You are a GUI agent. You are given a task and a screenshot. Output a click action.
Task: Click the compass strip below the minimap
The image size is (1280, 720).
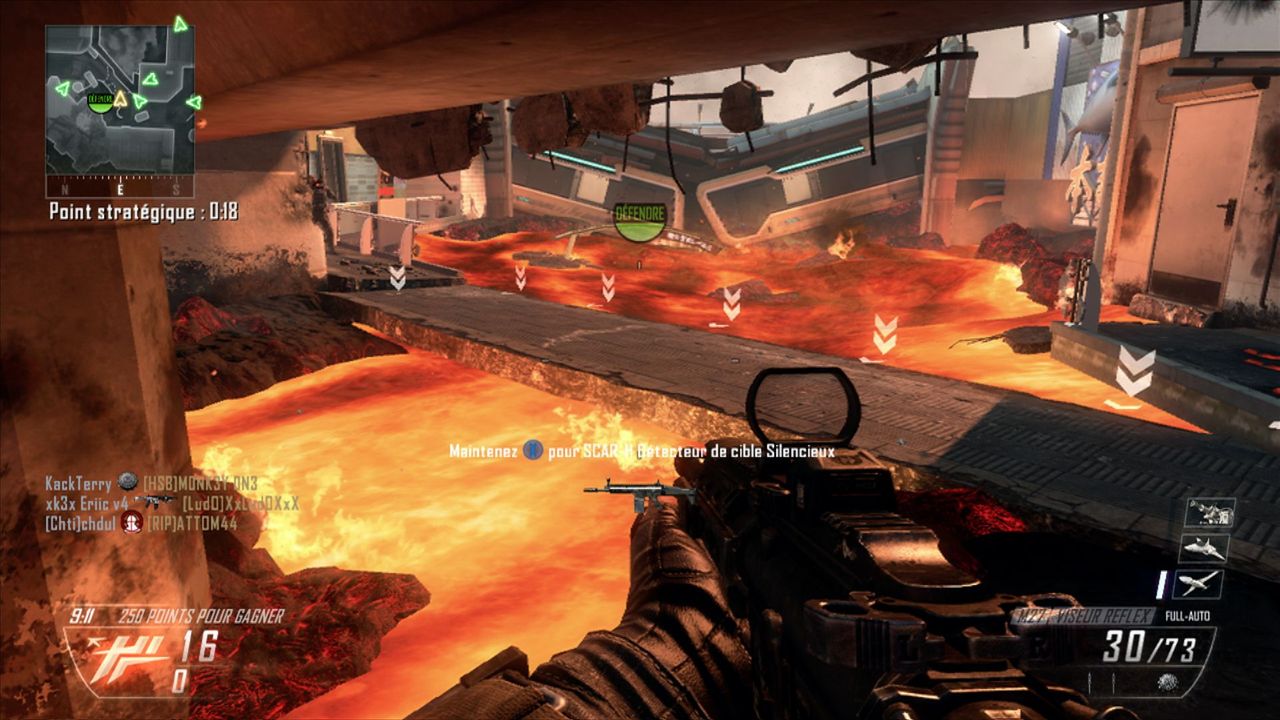pos(119,188)
